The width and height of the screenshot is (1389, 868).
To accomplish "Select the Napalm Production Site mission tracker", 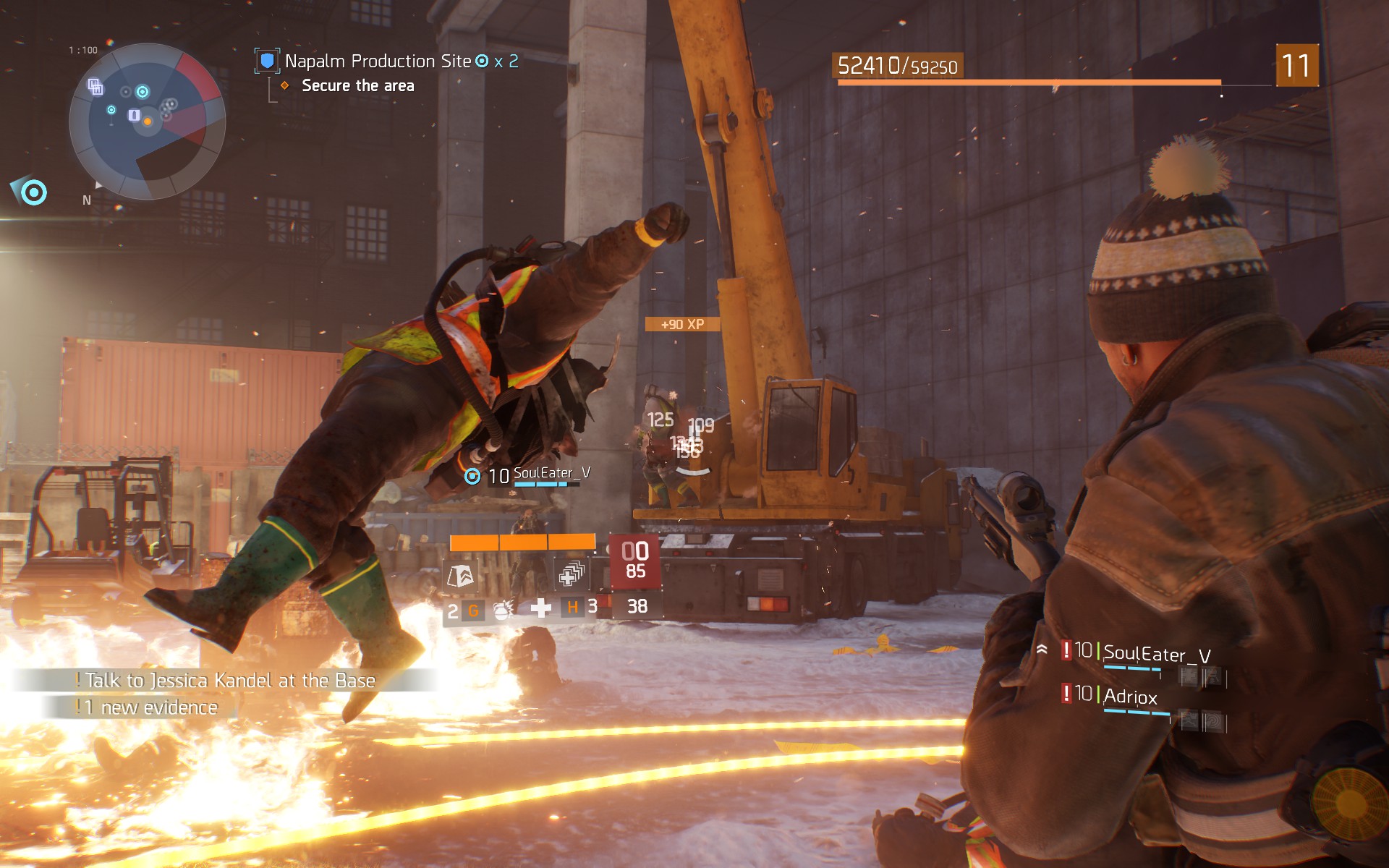I will pos(378,61).
